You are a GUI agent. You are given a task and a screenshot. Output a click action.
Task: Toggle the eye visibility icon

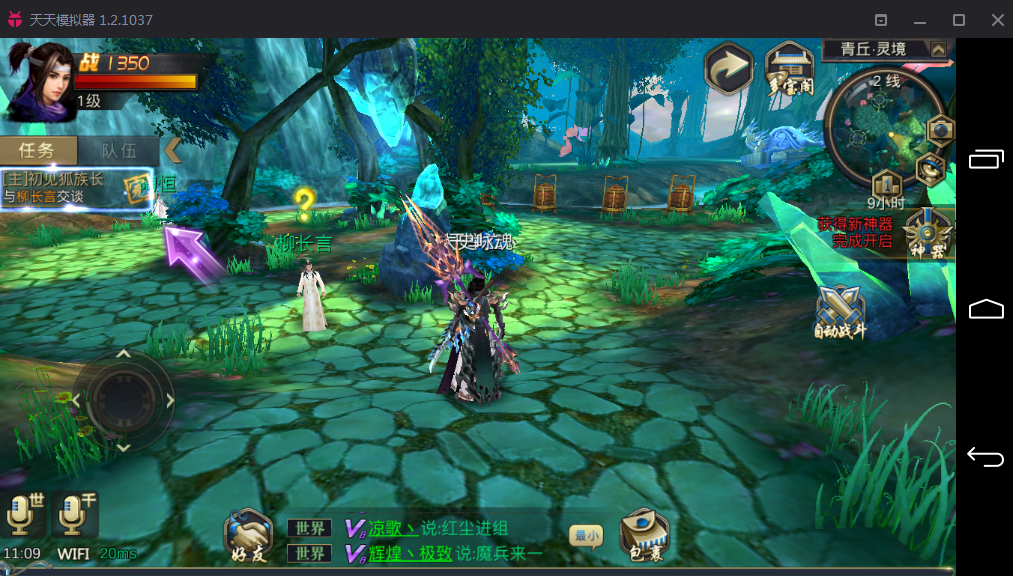click(931, 168)
